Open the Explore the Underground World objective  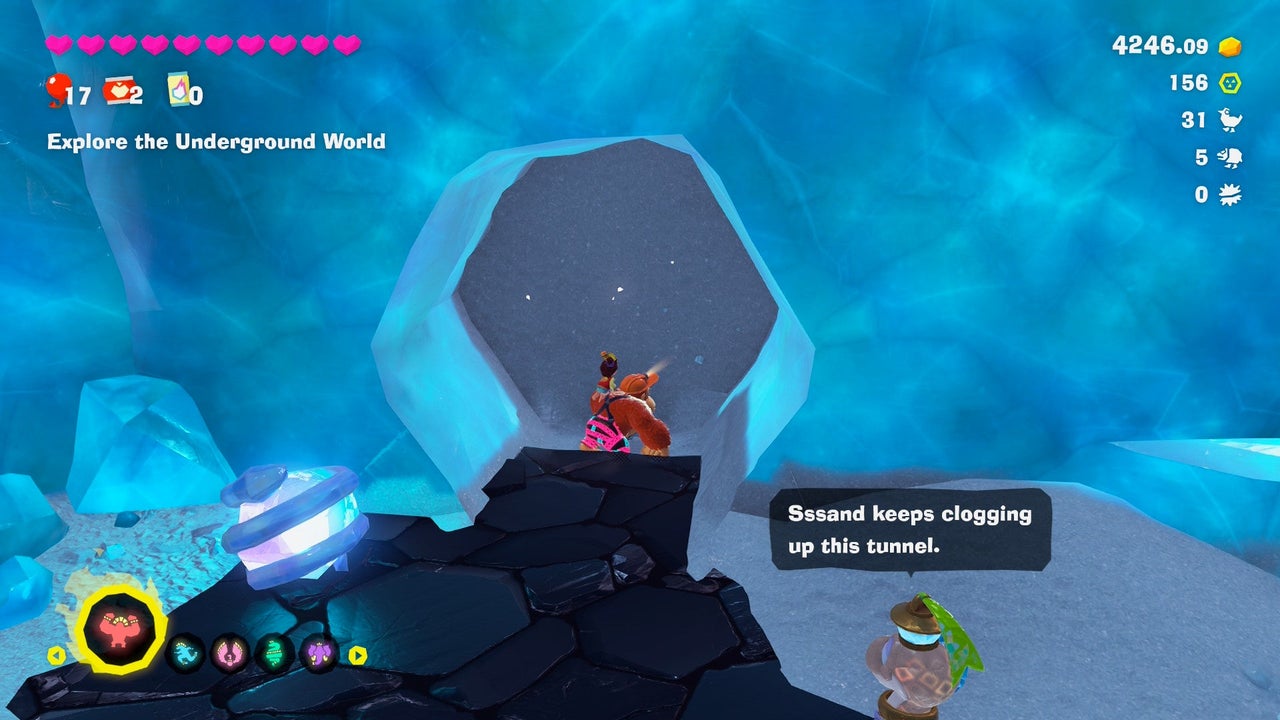point(216,141)
